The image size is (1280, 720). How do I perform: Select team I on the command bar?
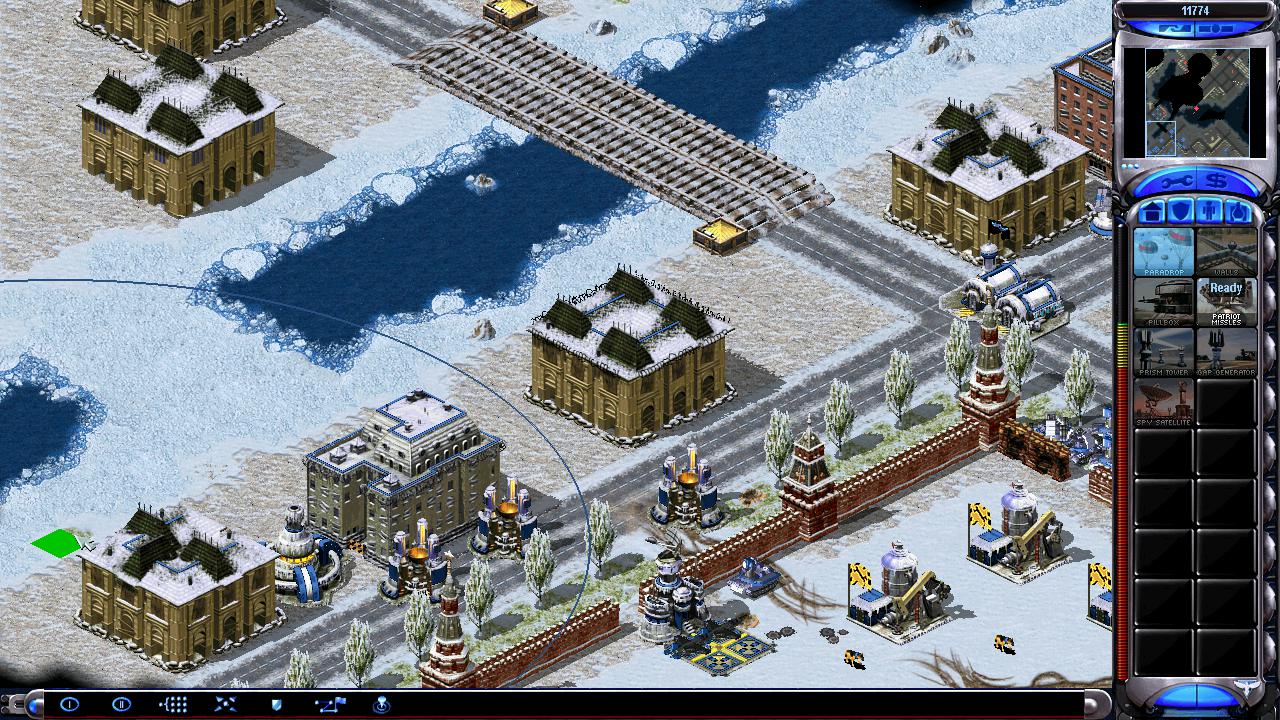coord(69,704)
